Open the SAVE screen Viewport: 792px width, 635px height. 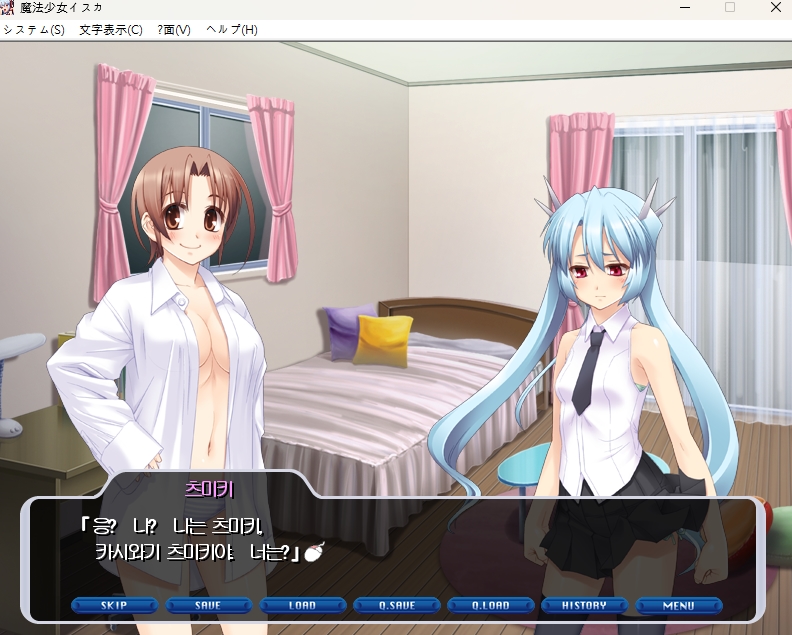pos(208,605)
